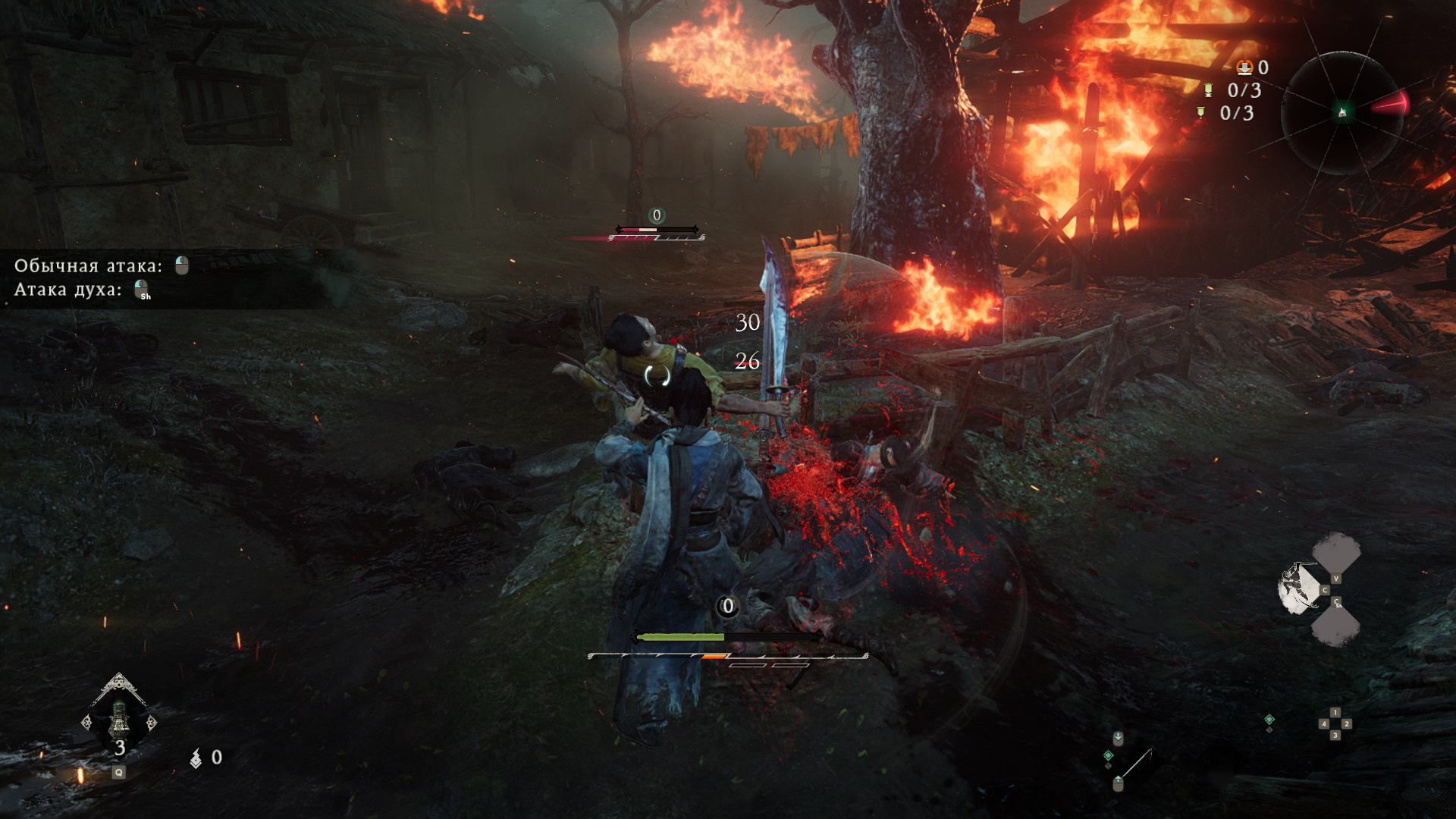The image size is (1456, 819).
Task: Click the genuine qi currency icon
Action: pos(196,758)
